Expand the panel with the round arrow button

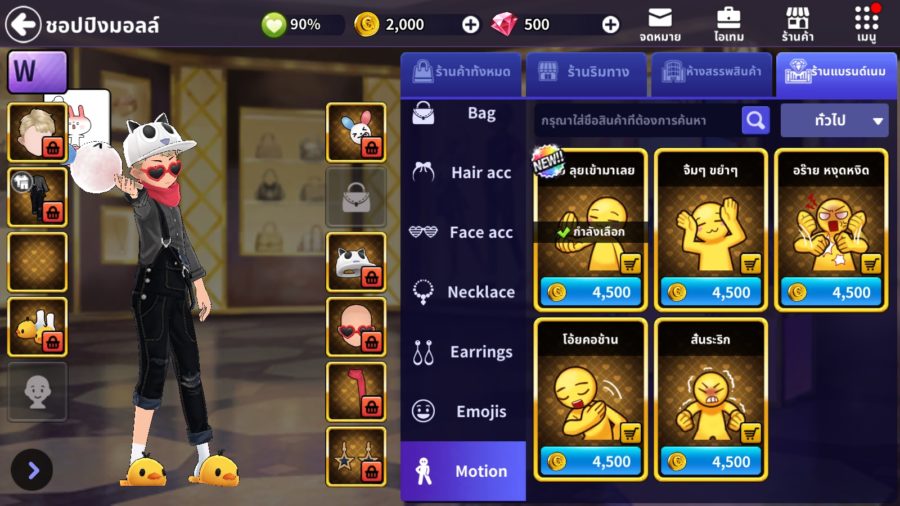click(32, 470)
